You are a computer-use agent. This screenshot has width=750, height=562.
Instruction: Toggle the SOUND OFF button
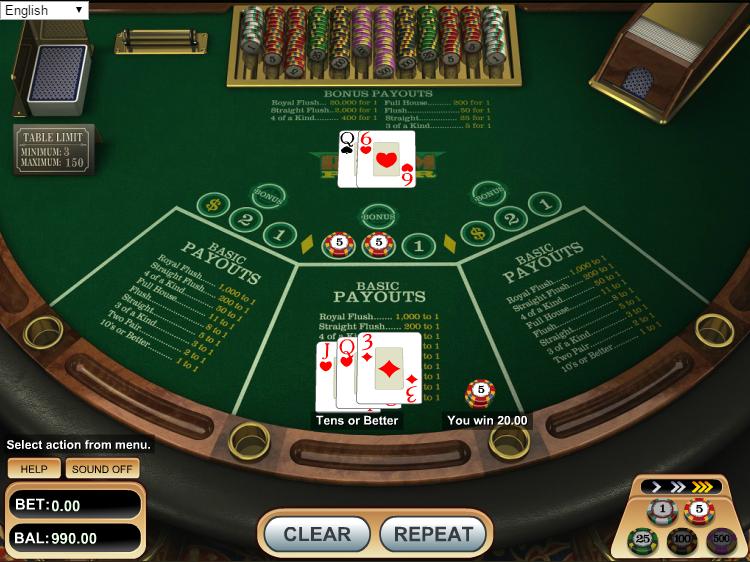[x=103, y=468]
